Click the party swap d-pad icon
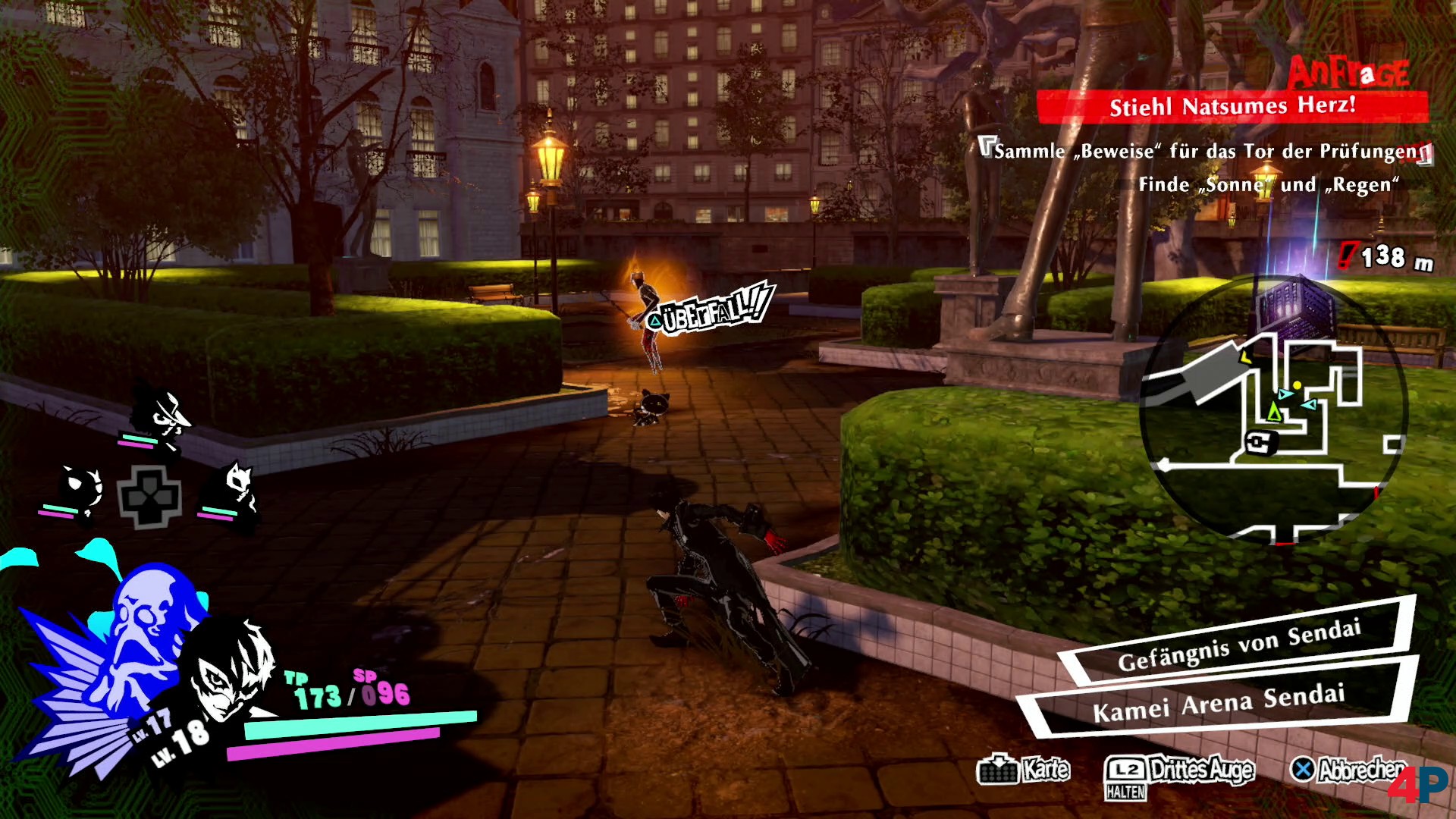The height and width of the screenshot is (819, 1456). 149,497
